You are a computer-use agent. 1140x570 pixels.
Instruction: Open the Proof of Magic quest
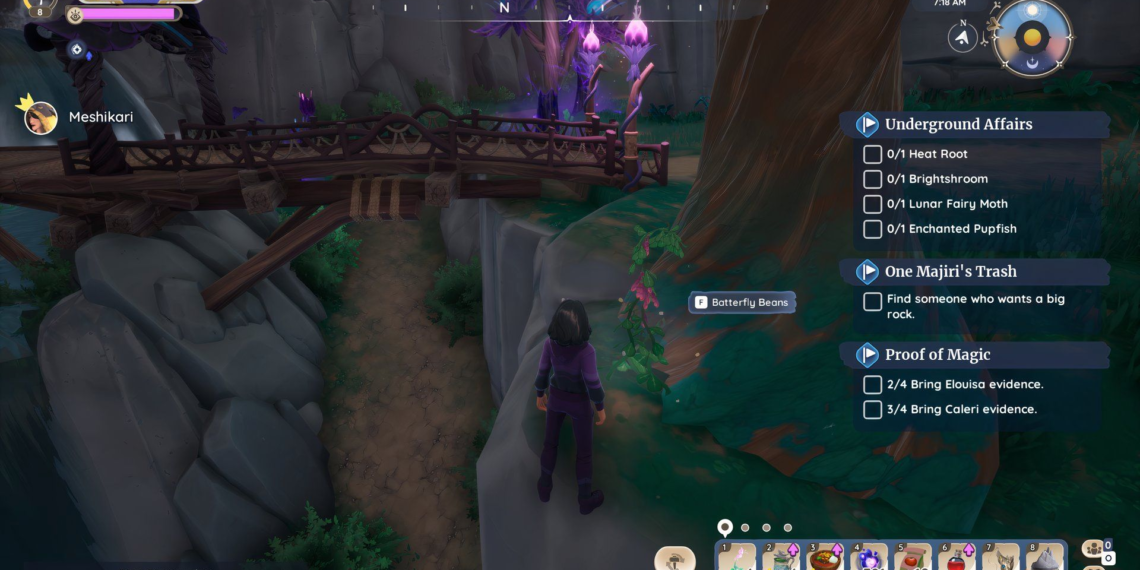(937, 355)
